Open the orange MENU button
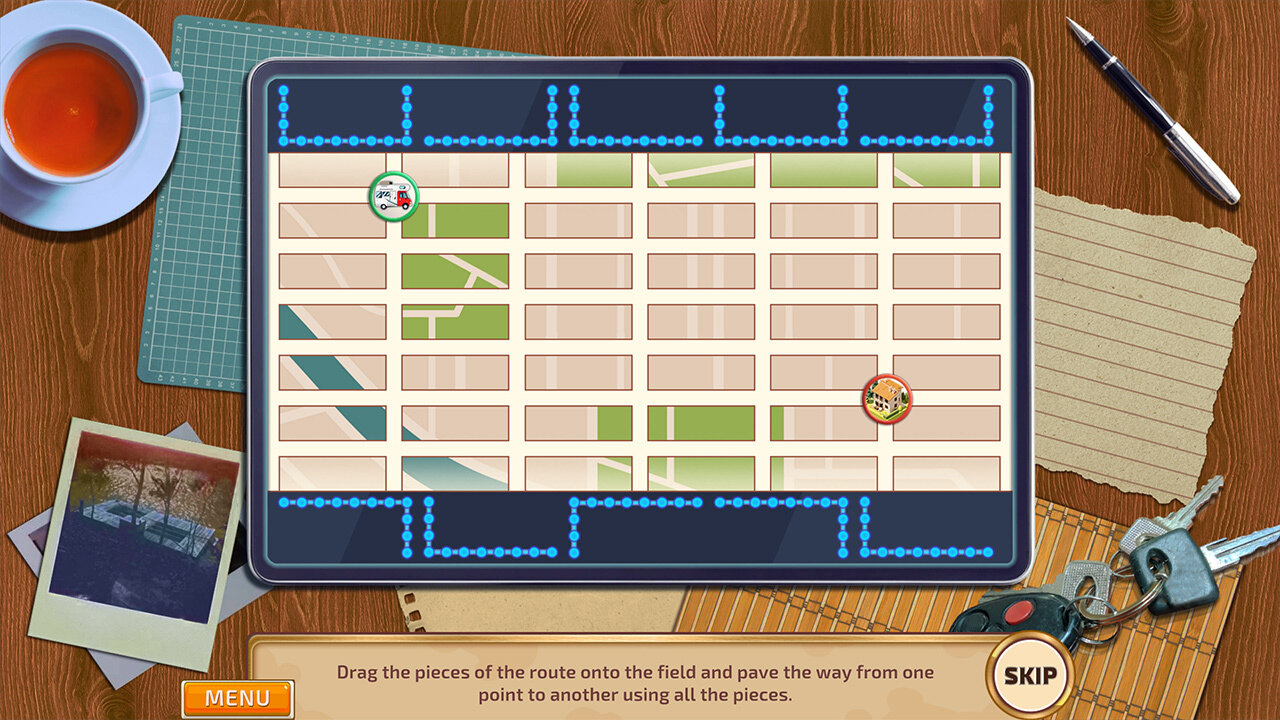 tap(237, 698)
